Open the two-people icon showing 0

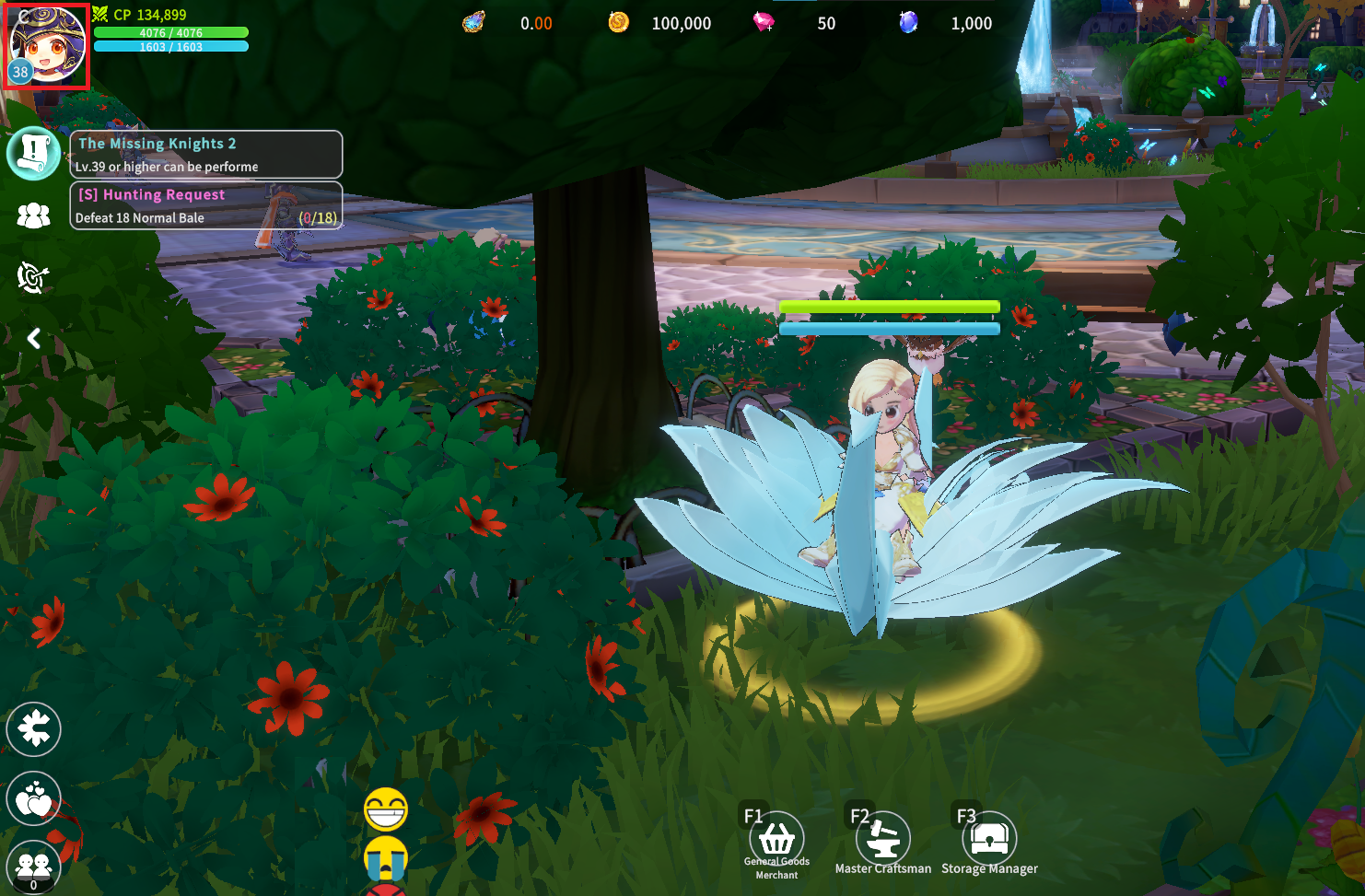click(34, 867)
